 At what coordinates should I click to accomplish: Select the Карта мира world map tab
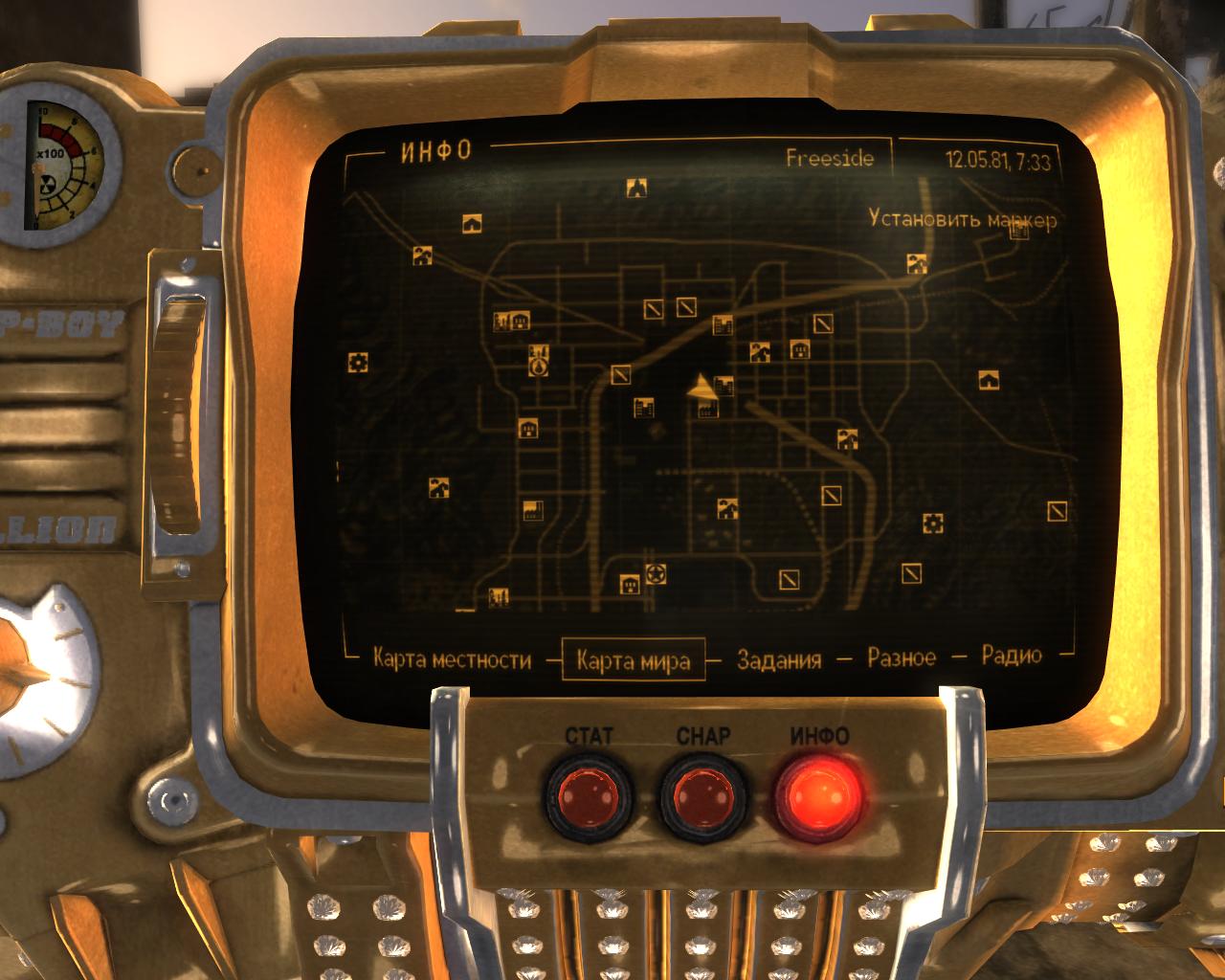click(634, 660)
